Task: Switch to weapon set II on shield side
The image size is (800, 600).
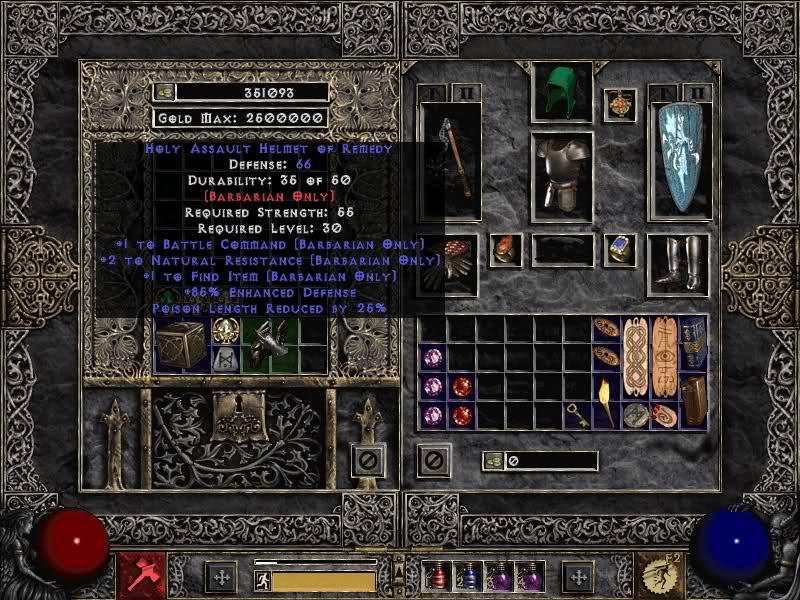Action: (696, 92)
